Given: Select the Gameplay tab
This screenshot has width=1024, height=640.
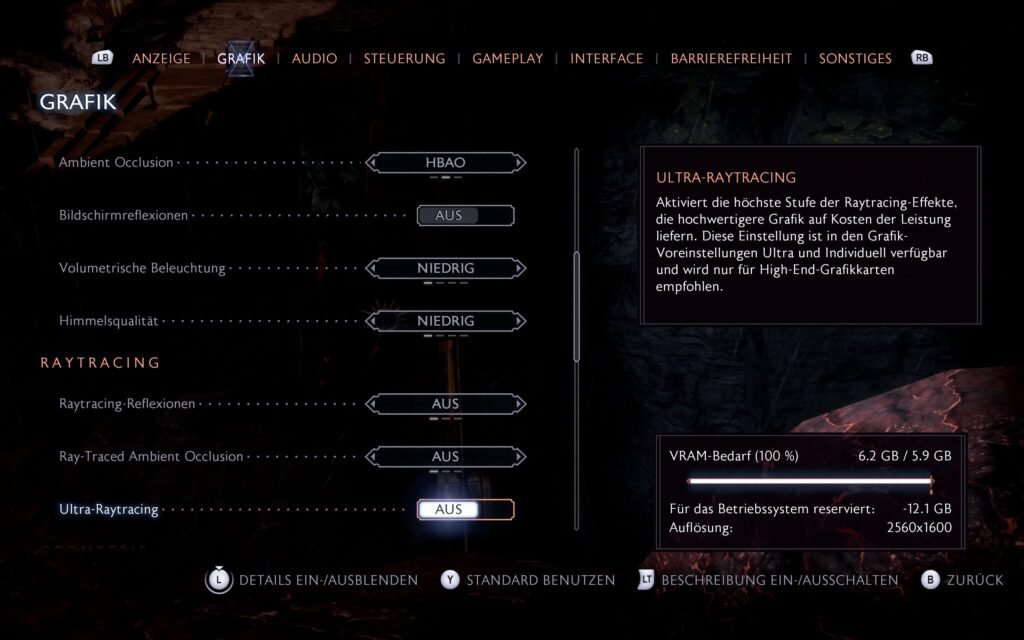Looking at the screenshot, I should tap(507, 58).
